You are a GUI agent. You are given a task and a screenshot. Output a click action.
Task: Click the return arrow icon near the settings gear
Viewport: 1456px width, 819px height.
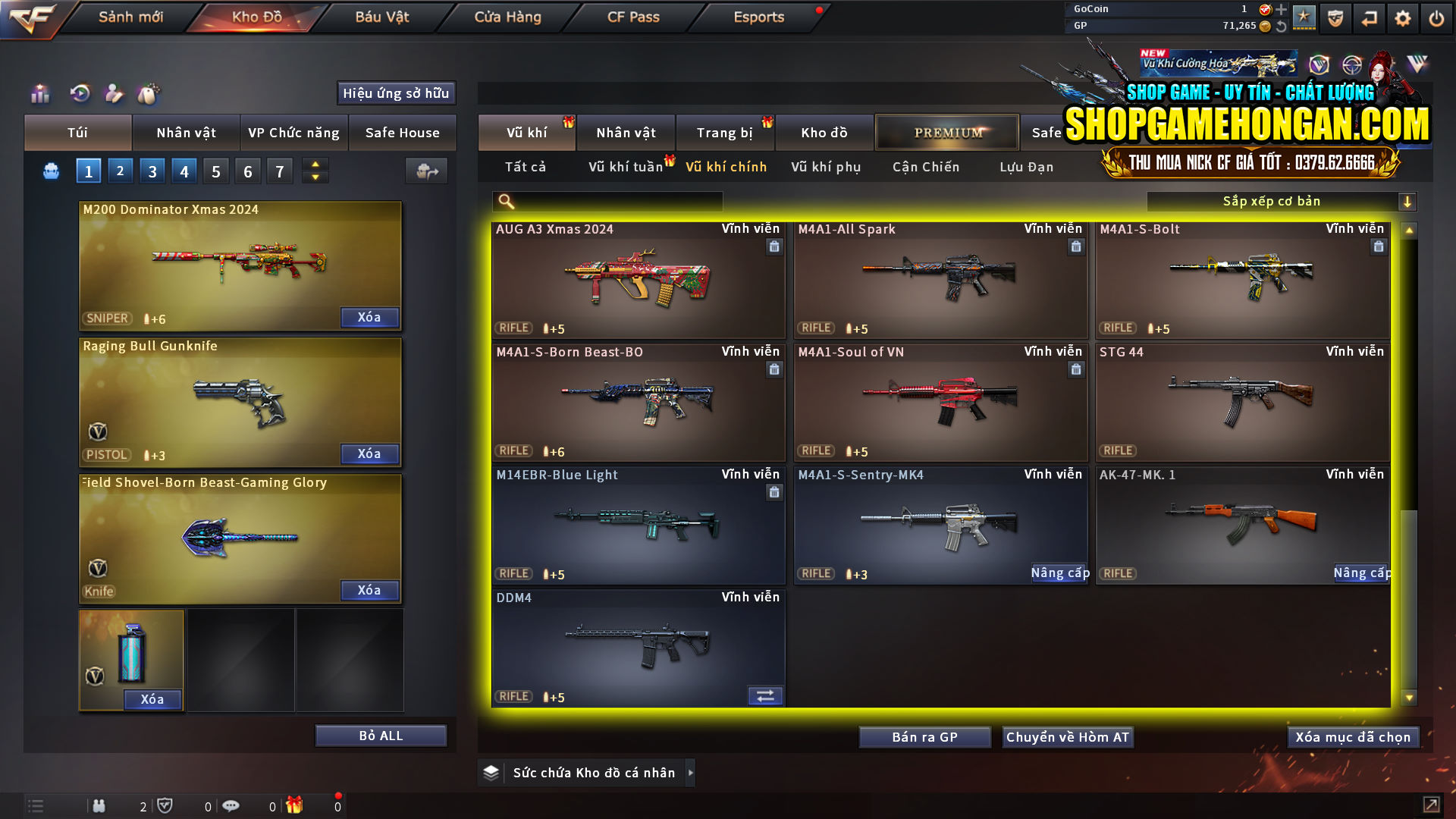1369,17
